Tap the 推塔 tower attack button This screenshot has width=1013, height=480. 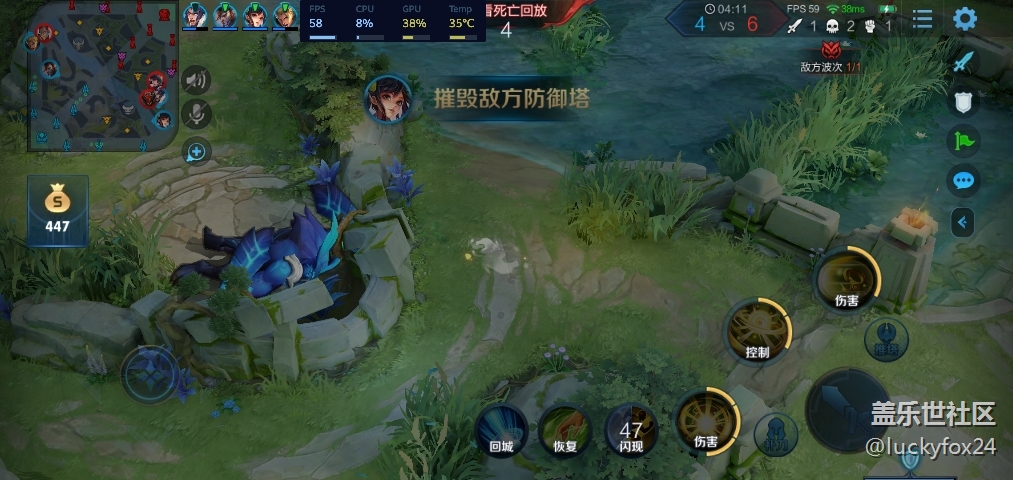[886, 338]
